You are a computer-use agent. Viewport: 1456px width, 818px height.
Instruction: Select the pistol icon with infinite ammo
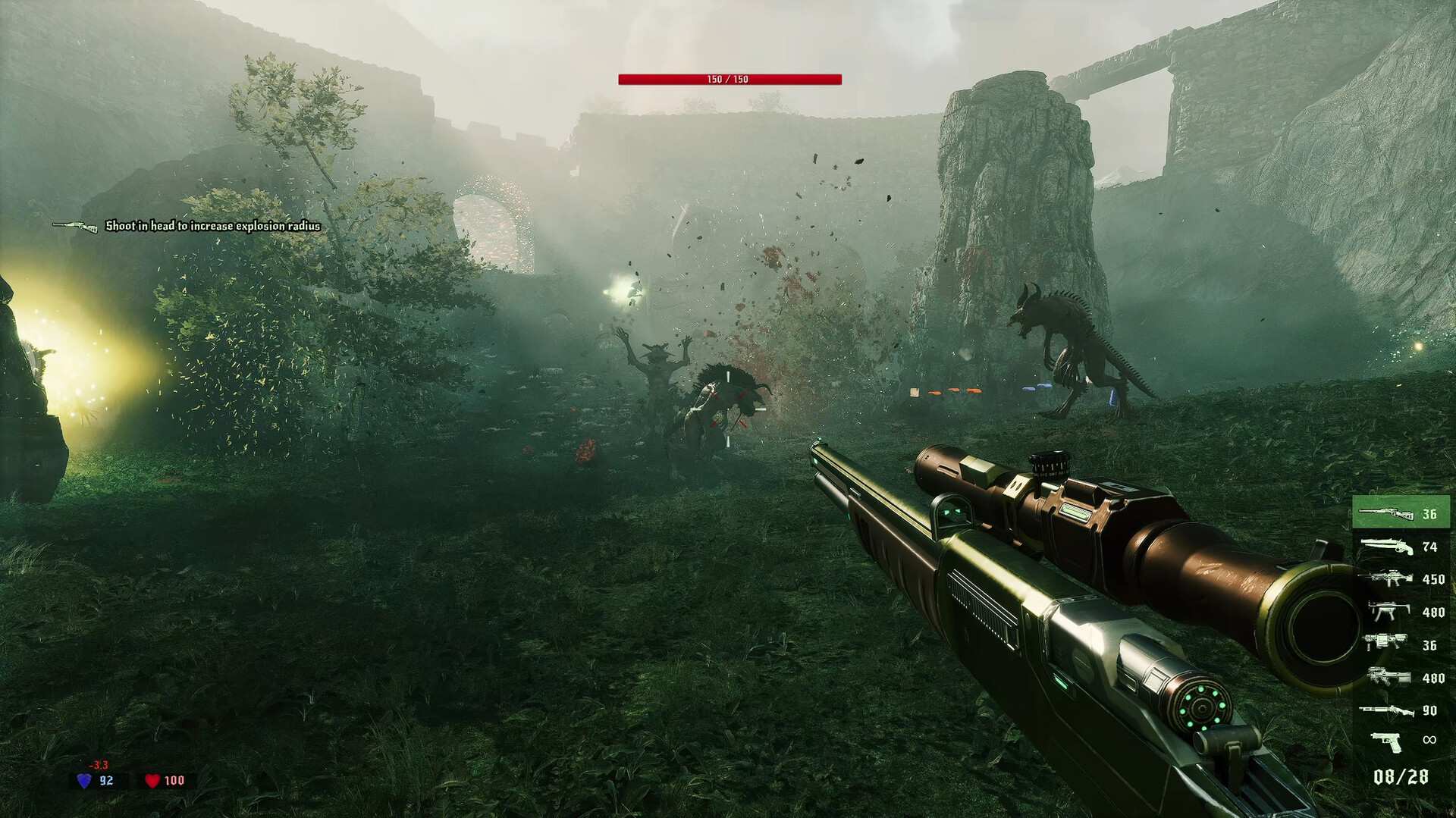pos(1386,739)
